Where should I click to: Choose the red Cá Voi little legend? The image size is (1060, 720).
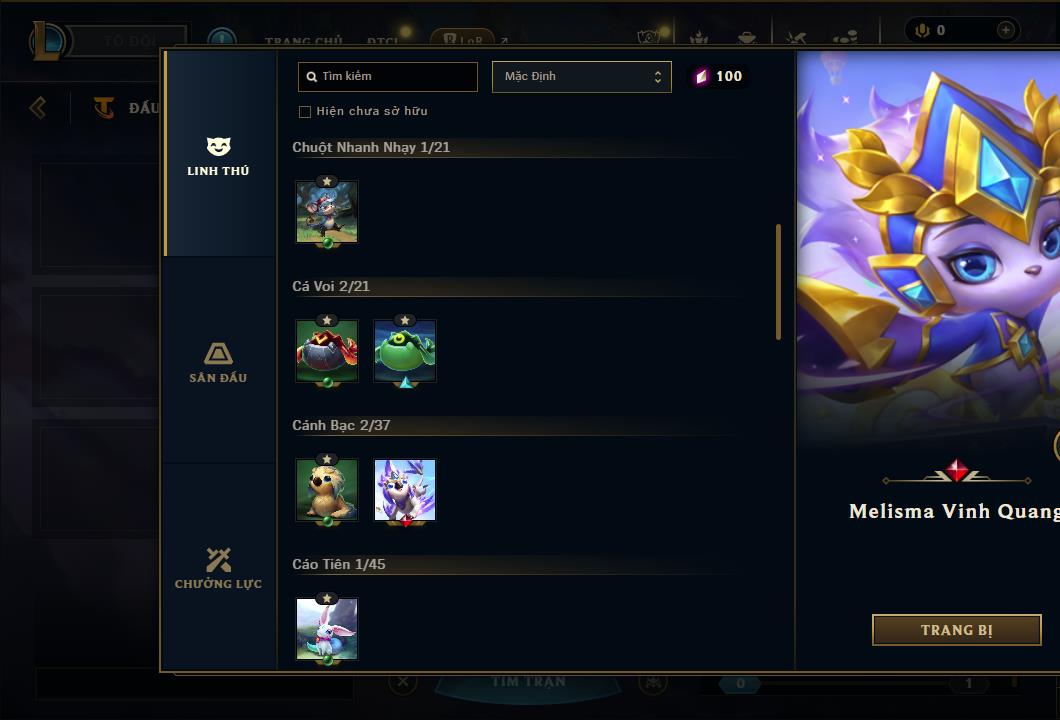click(327, 351)
